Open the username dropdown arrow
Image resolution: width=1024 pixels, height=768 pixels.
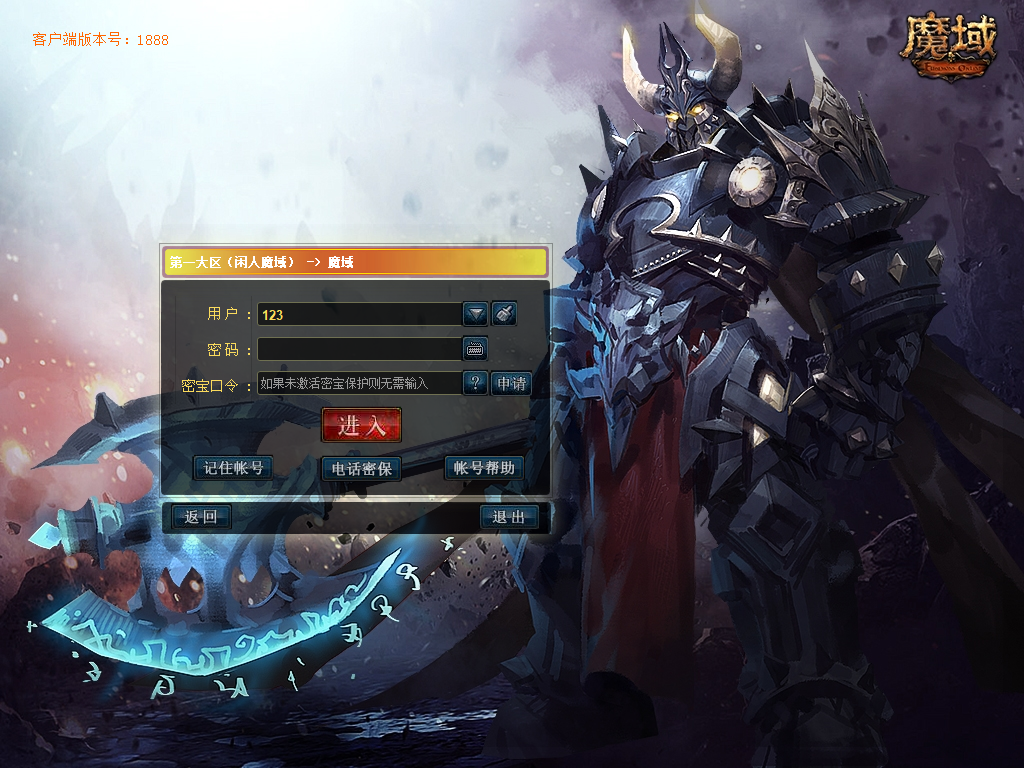click(475, 315)
